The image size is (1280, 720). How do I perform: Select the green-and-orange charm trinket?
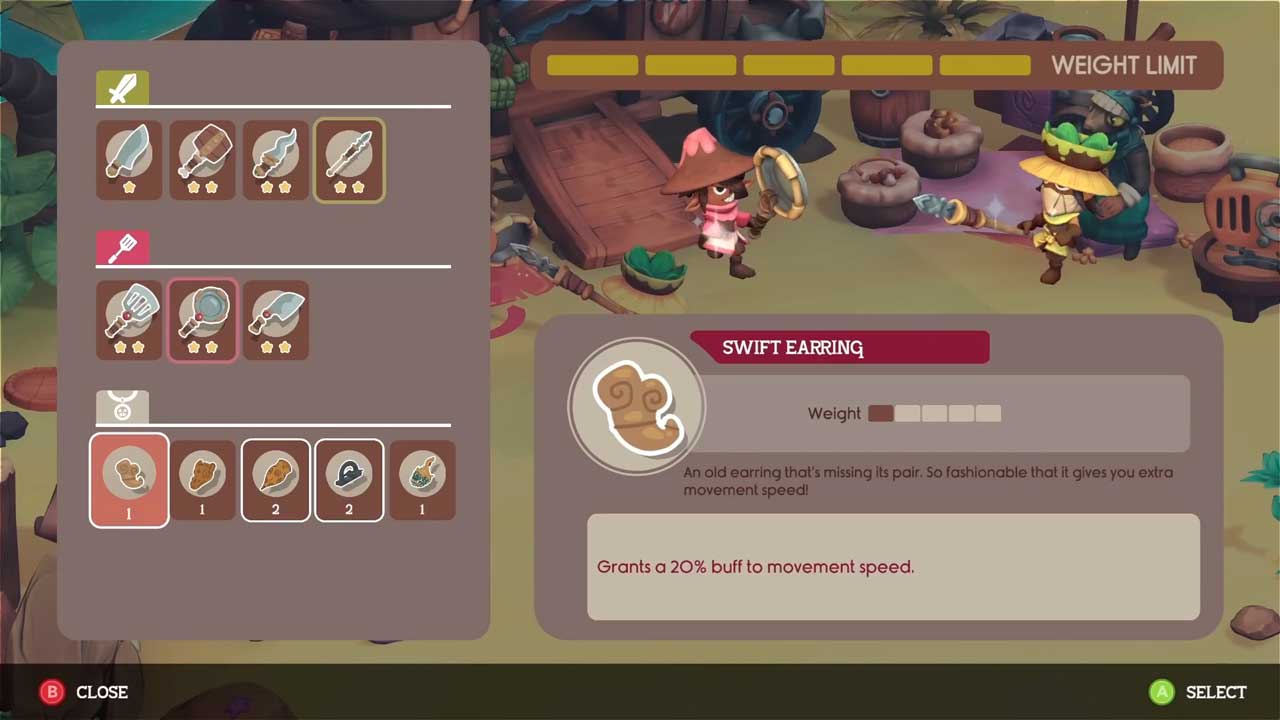(x=422, y=480)
